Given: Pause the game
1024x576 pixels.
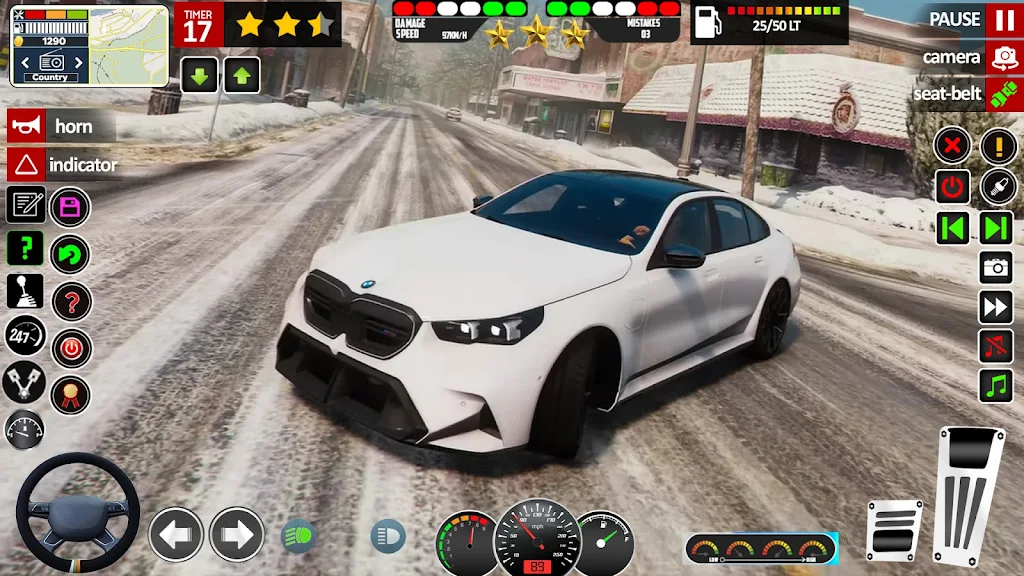Looking at the screenshot, I should [1003, 20].
